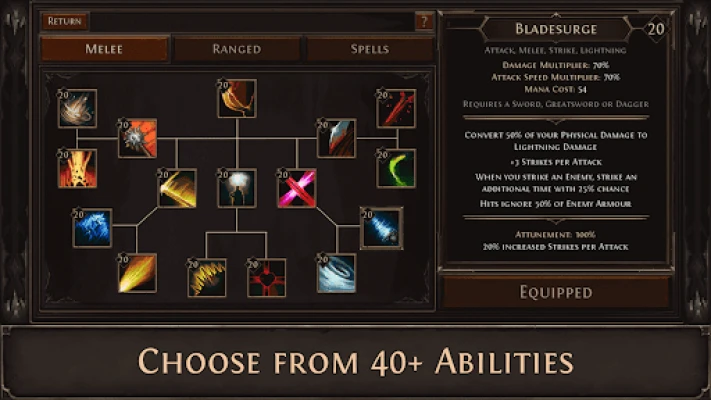Select the glowing figure ability in the center
Viewport: 711px width, 400px height.
pos(237,188)
